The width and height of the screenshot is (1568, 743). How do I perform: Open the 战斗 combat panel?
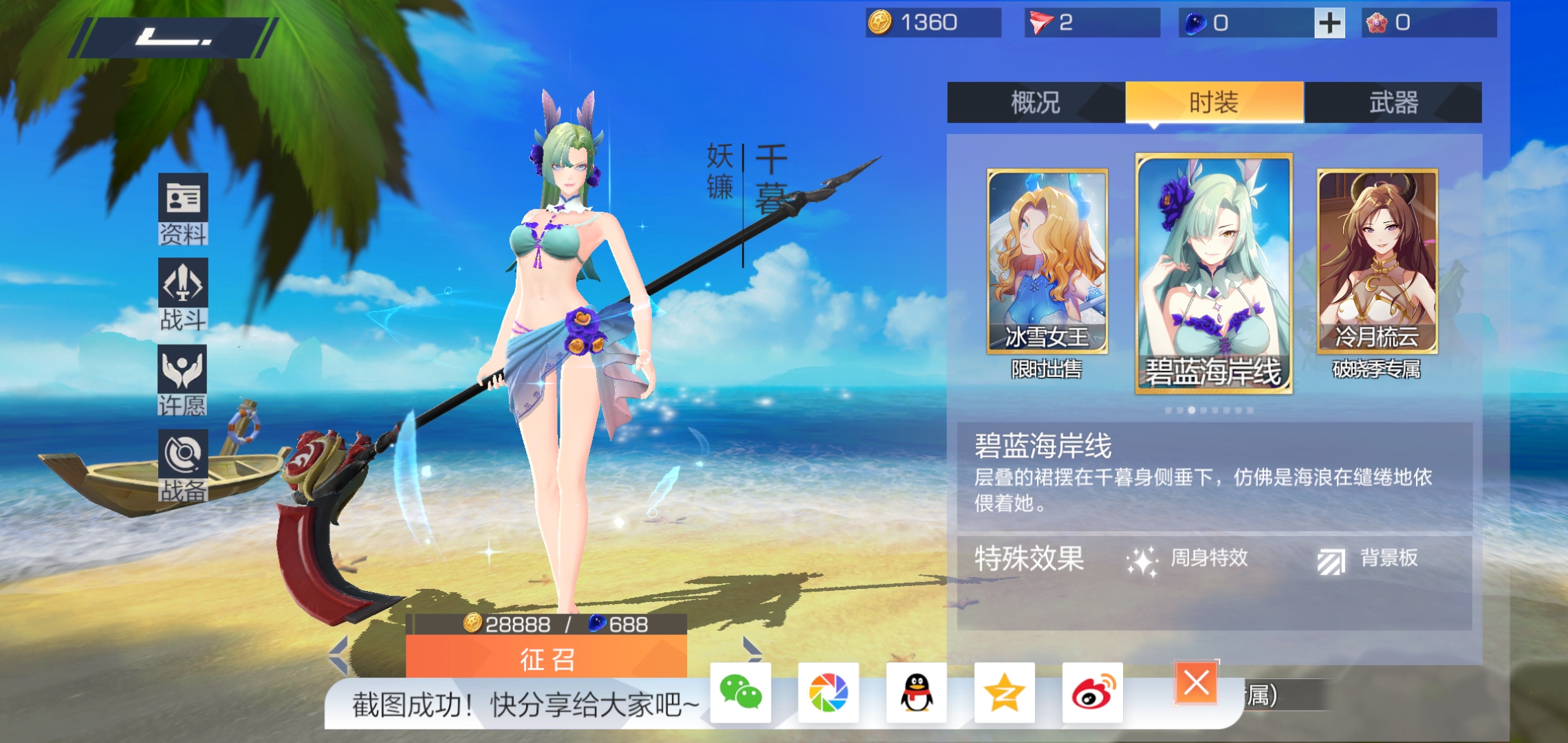pos(183,294)
